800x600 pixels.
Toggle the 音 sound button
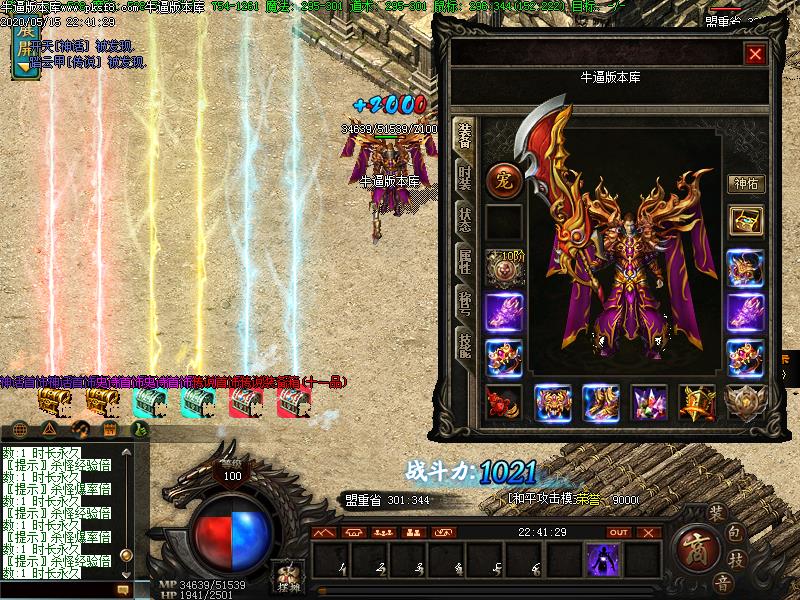(722, 583)
